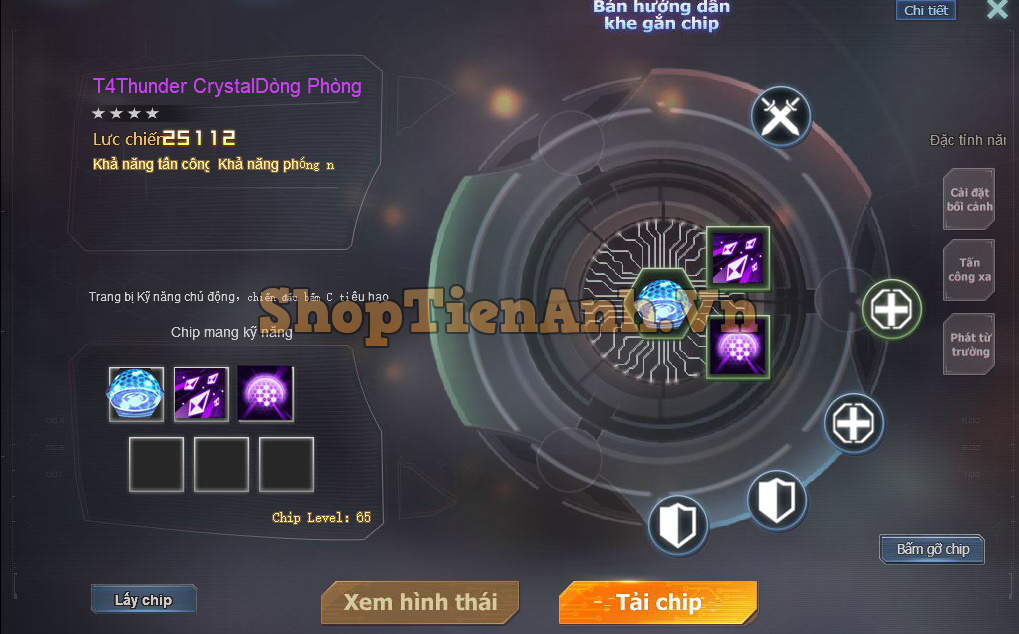Screen dimensions: 1019x634
Task: Select the purple orb skill chip in inventory
Action: [x=266, y=394]
